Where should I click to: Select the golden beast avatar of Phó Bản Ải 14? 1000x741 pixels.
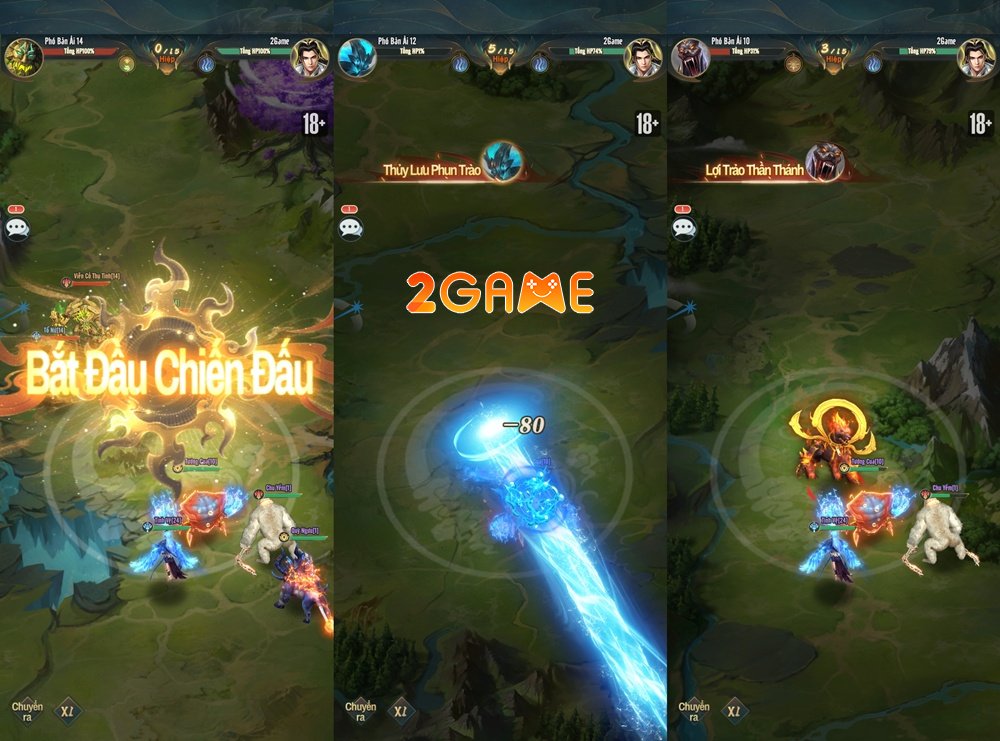[x=20, y=57]
